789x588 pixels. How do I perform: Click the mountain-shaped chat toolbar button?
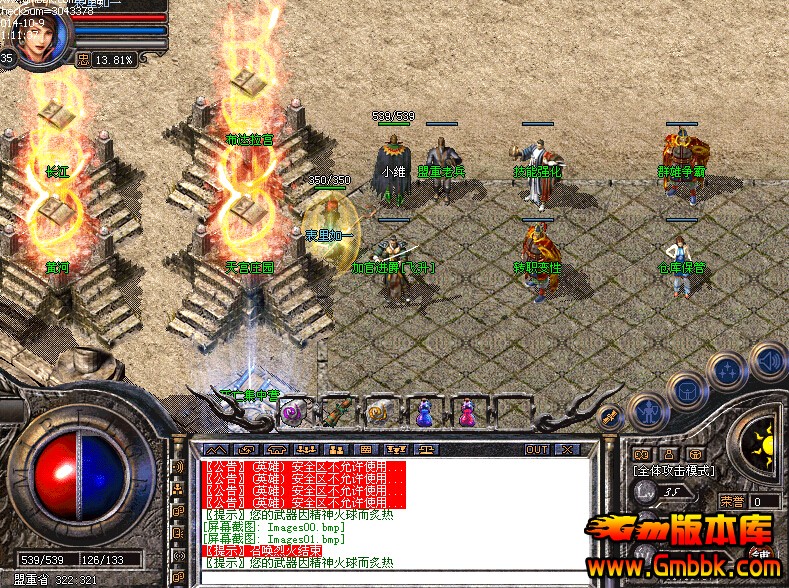(x=216, y=450)
